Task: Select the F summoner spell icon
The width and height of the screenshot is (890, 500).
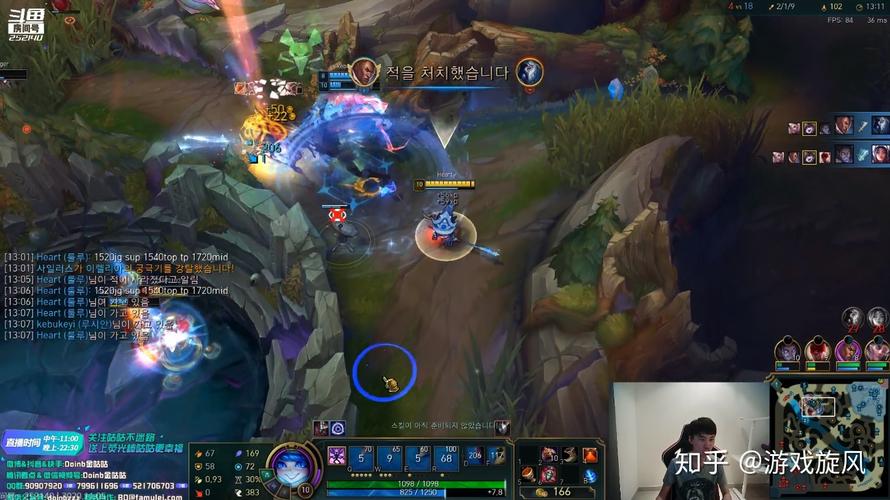Action: tap(496, 456)
